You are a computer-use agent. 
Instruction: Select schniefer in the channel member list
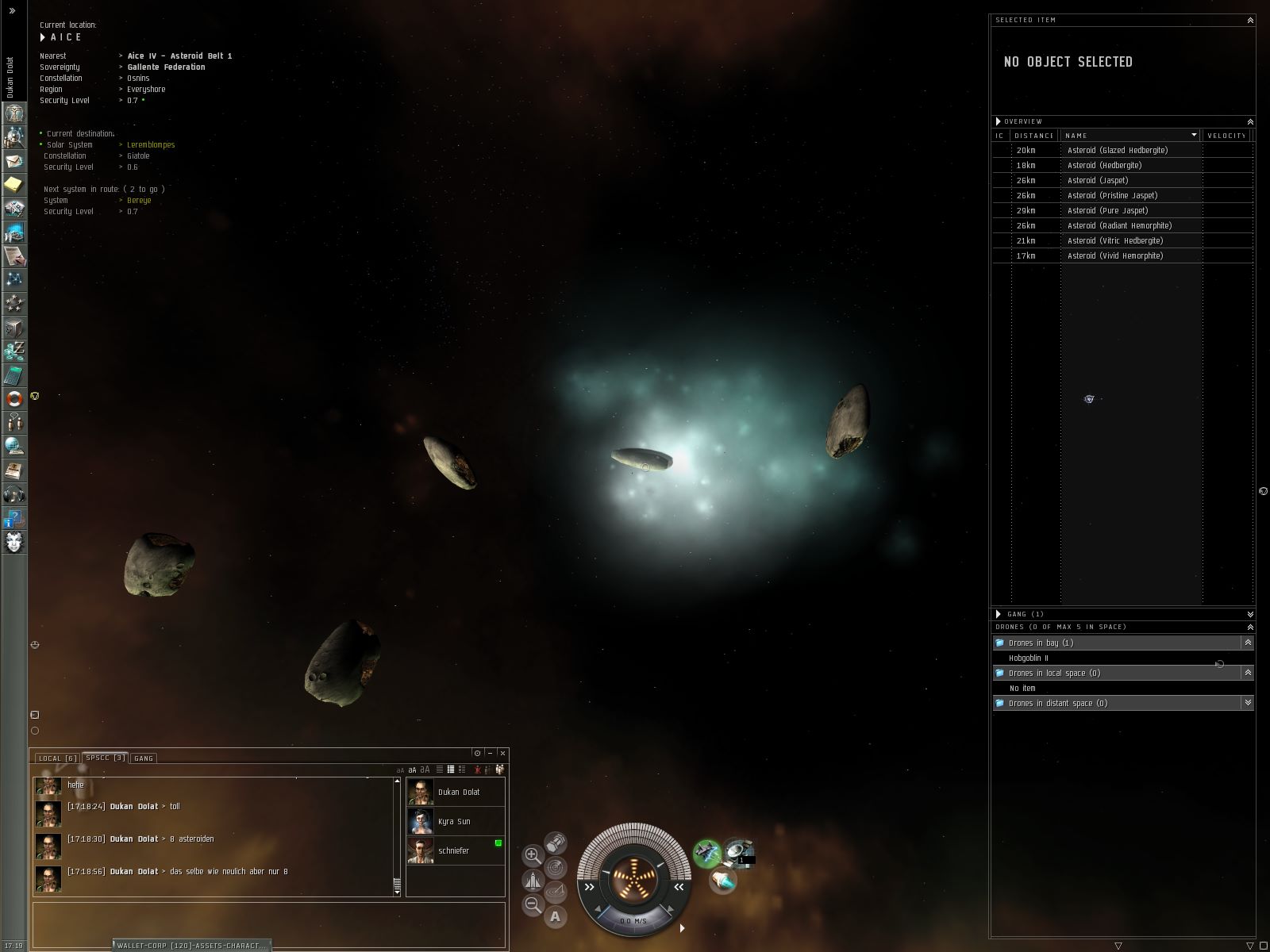point(455,850)
